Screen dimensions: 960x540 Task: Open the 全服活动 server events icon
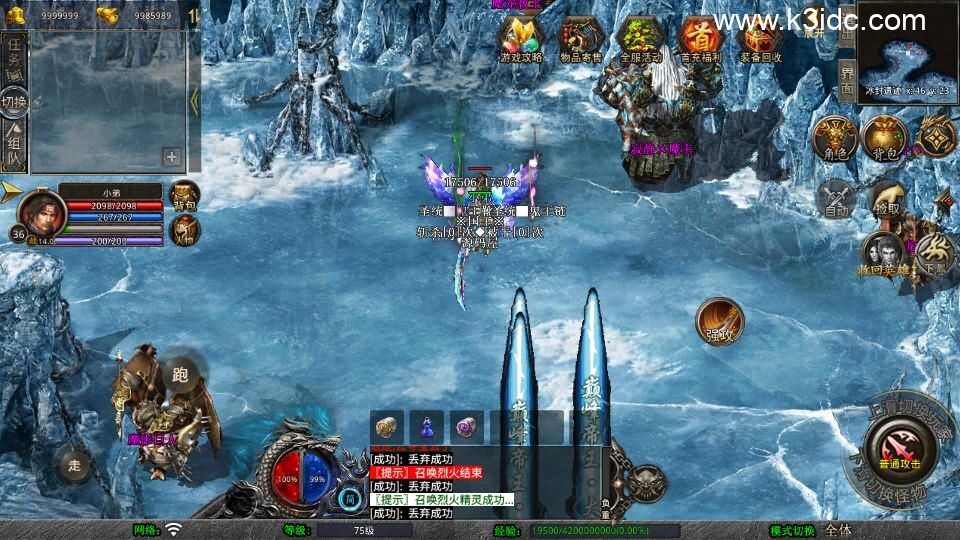[641, 40]
